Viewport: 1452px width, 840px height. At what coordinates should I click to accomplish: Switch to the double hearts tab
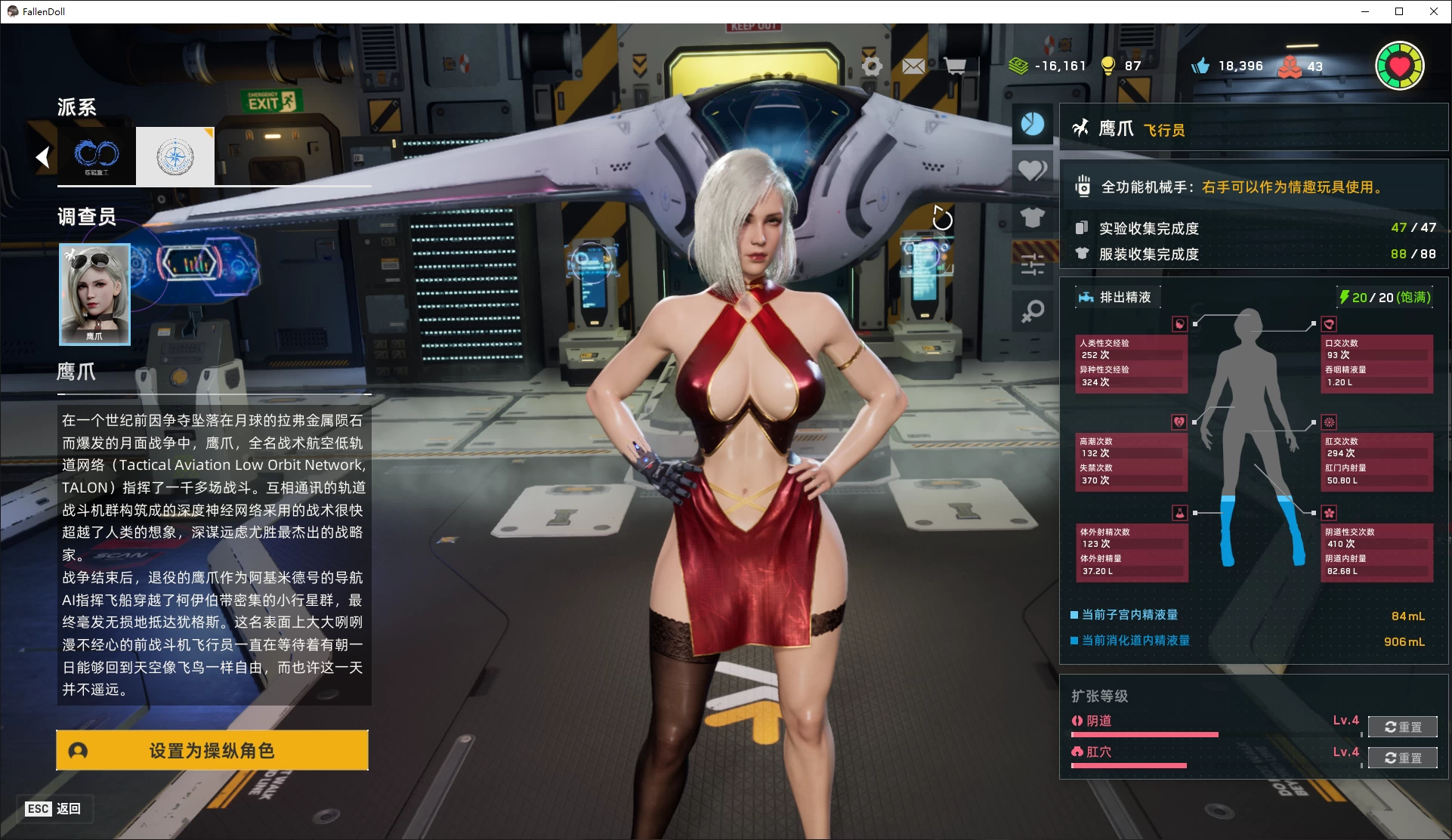coord(1032,171)
